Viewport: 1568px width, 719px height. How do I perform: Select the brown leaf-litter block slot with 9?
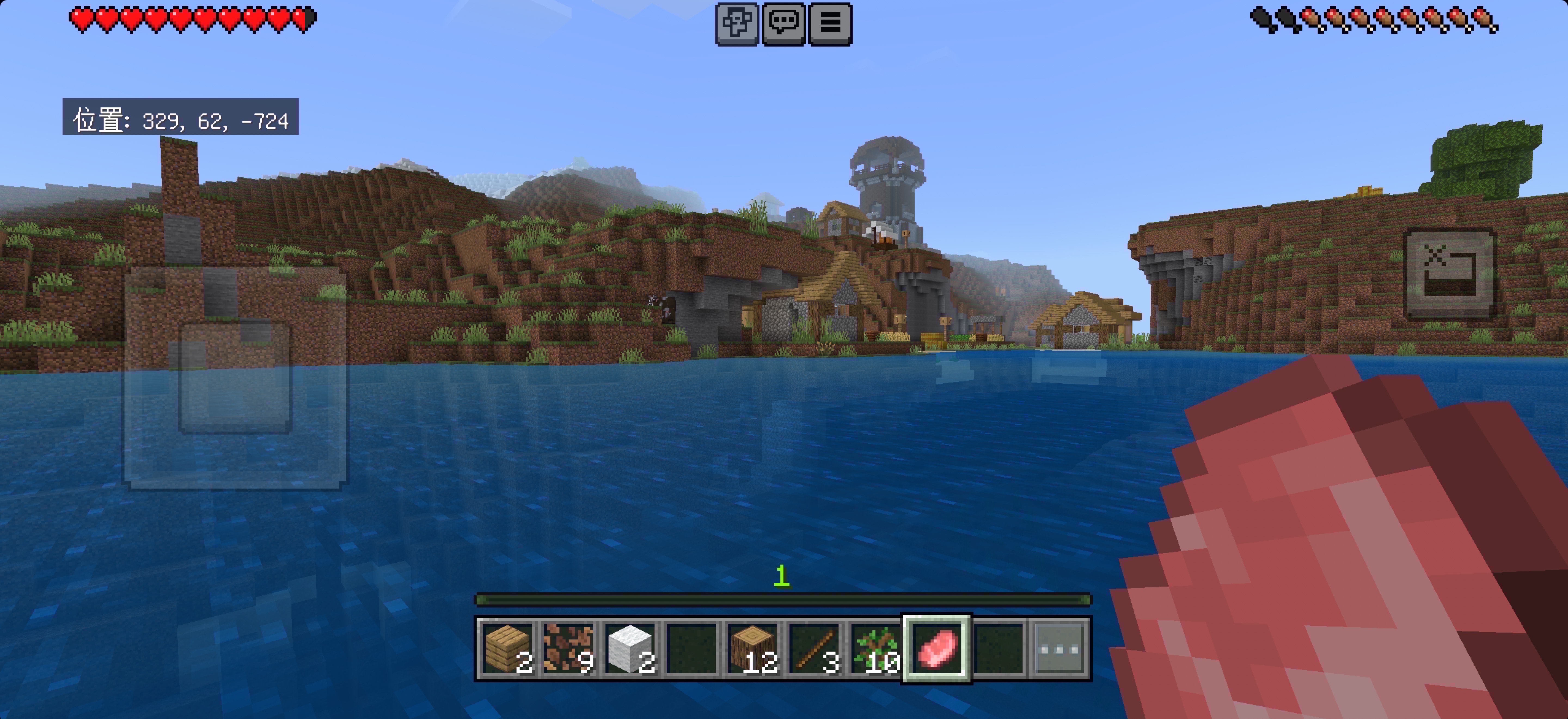point(568,649)
